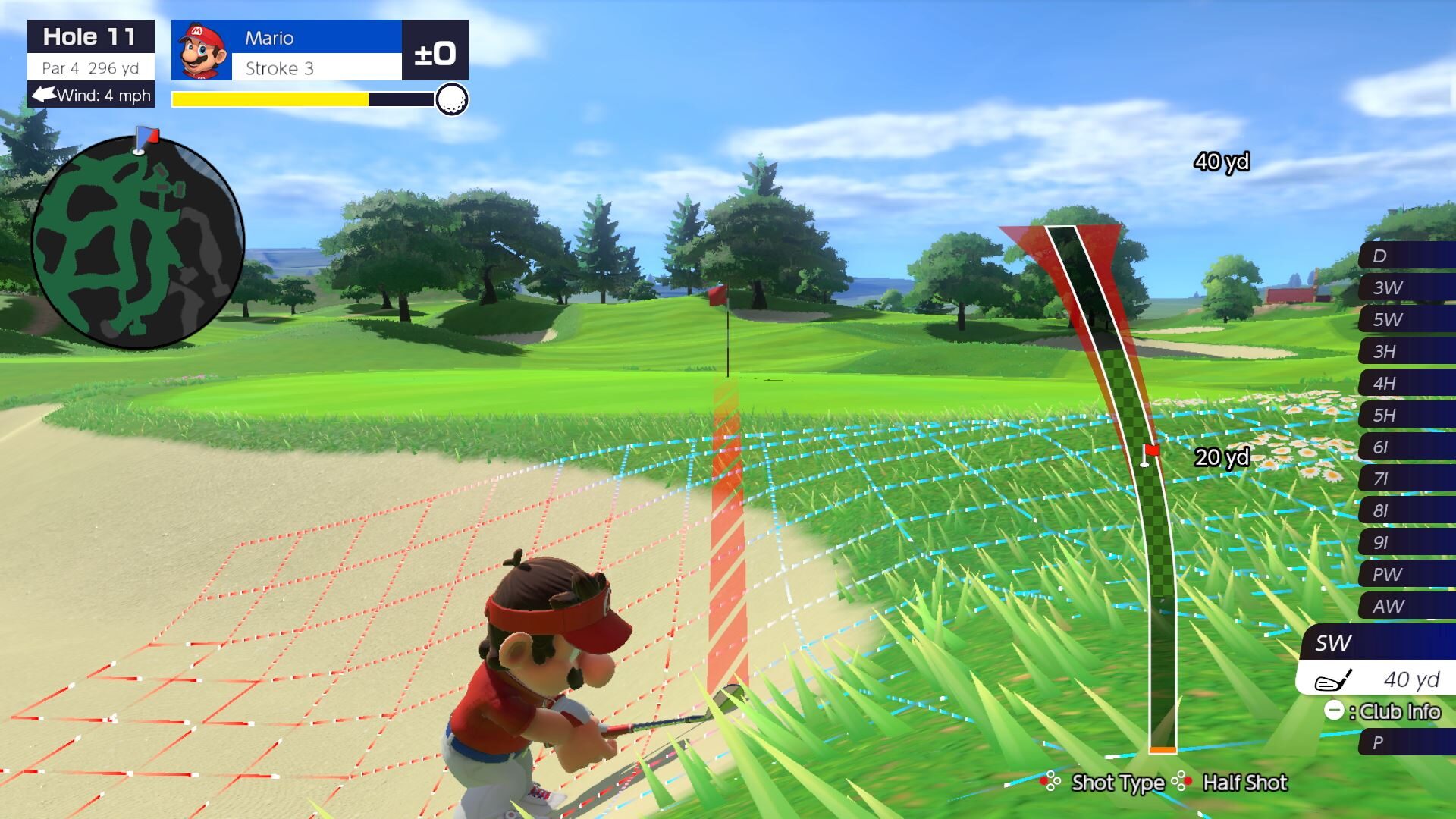
Task: Open the circular course minimap
Action: pyautogui.click(x=137, y=241)
